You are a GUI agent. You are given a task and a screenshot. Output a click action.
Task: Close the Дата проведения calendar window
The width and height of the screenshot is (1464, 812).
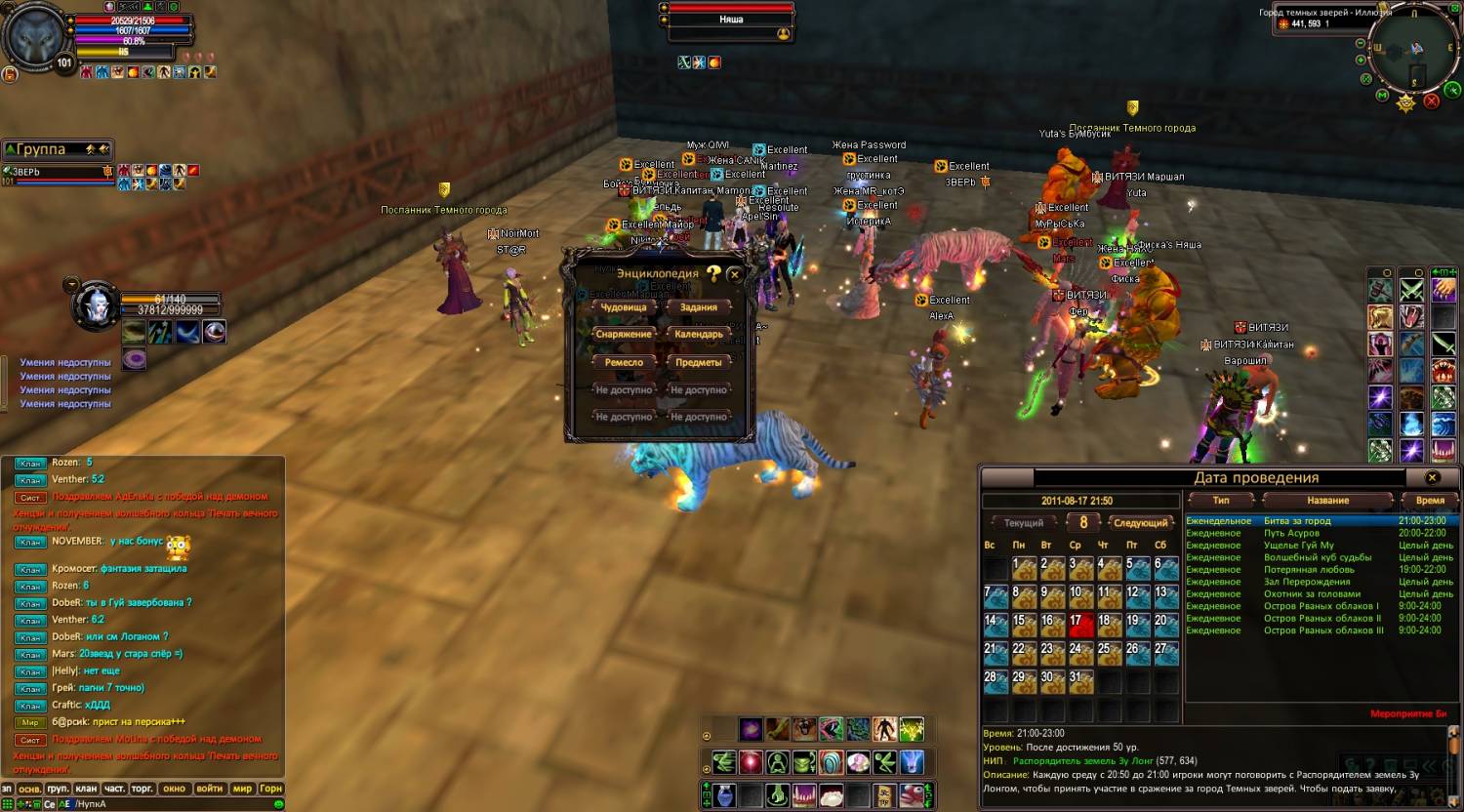coord(1432,477)
